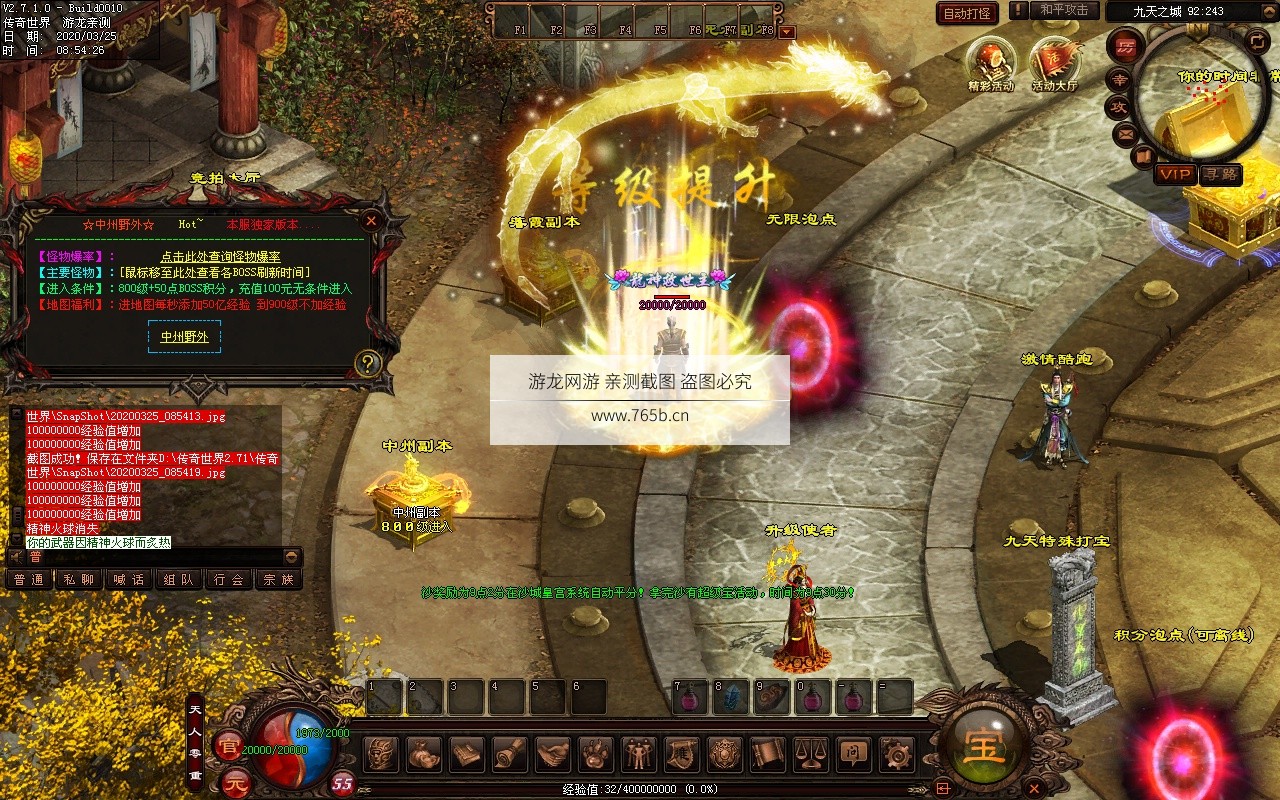Click the 中州野外 entry button
The image size is (1280, 800).
pyautogui.click(x=185, y=337)
